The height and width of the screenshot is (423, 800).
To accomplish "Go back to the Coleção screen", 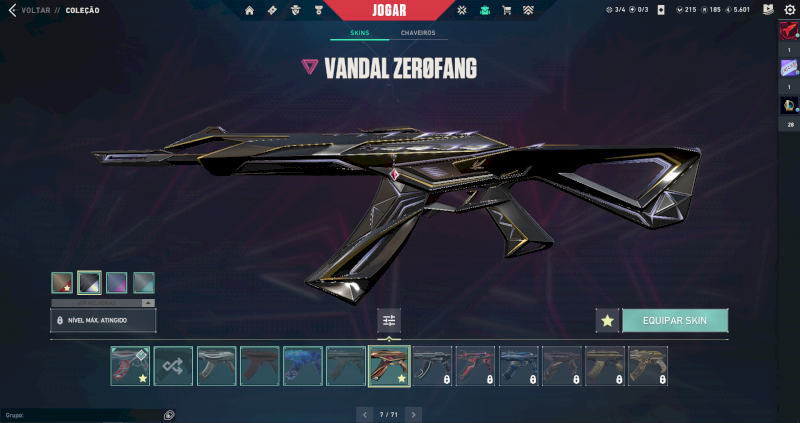I will pyautogui.click(x=30, y=10).
